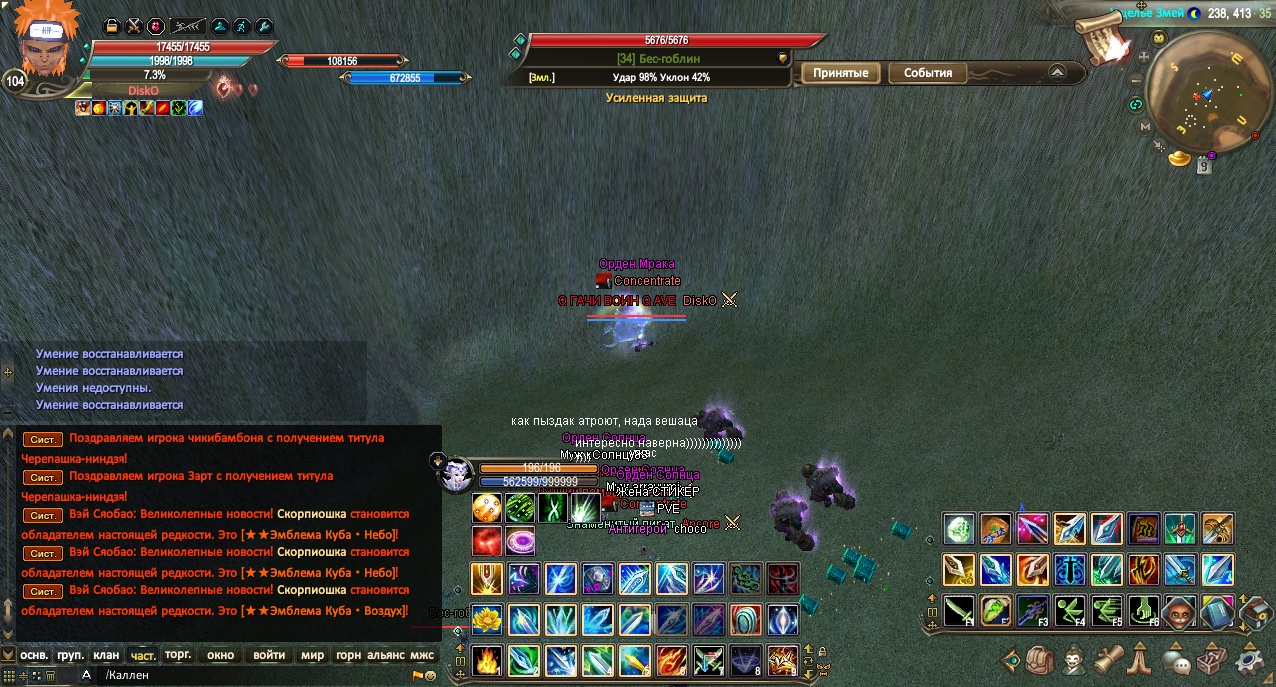Activate the flame skill in slot 1

(x=487, y=660)
